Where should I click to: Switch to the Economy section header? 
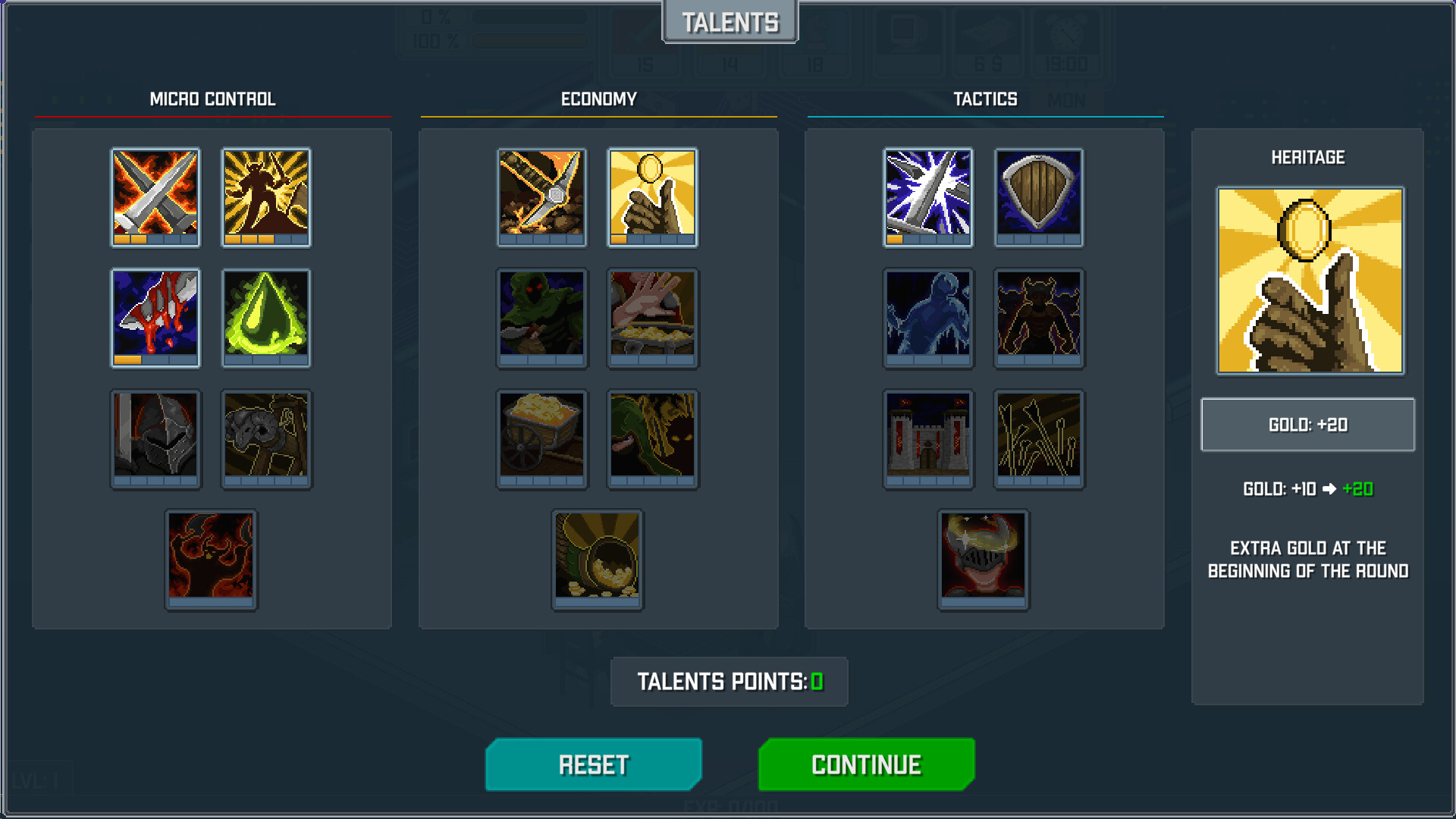[599, 99]
